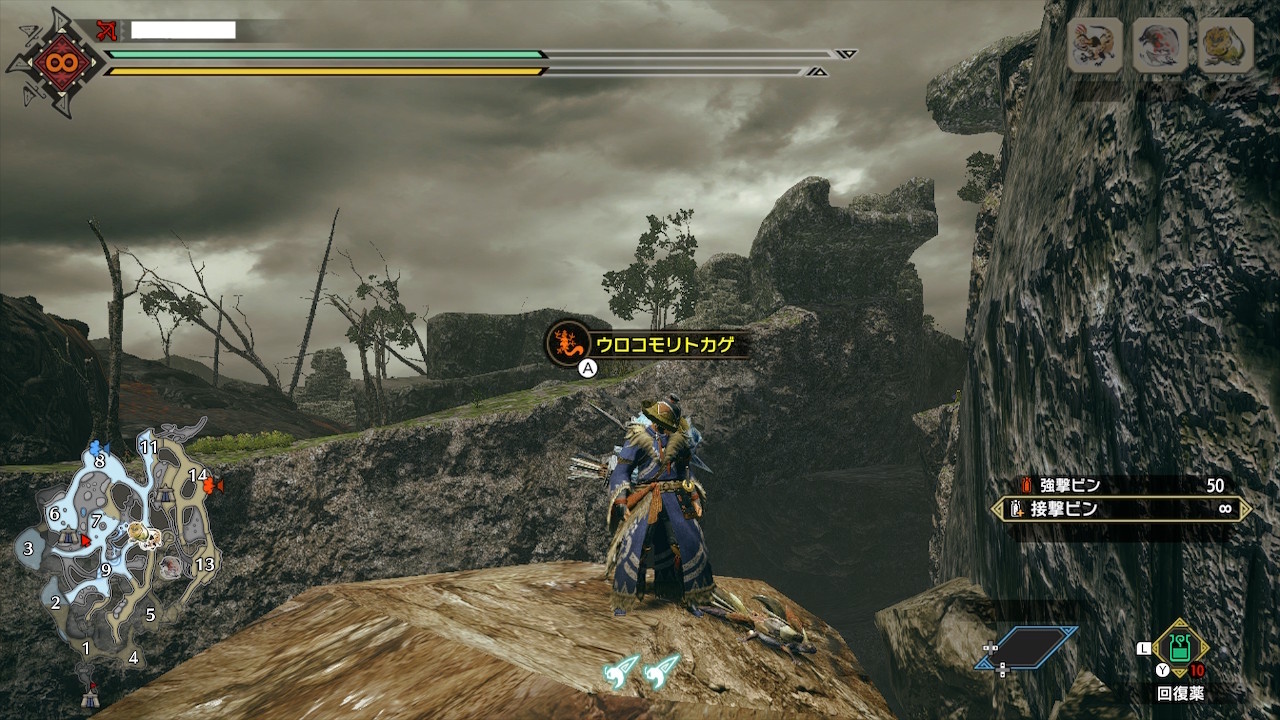
Task: Click the sub-camp tent near area 11
Action: tap(163, 494)
